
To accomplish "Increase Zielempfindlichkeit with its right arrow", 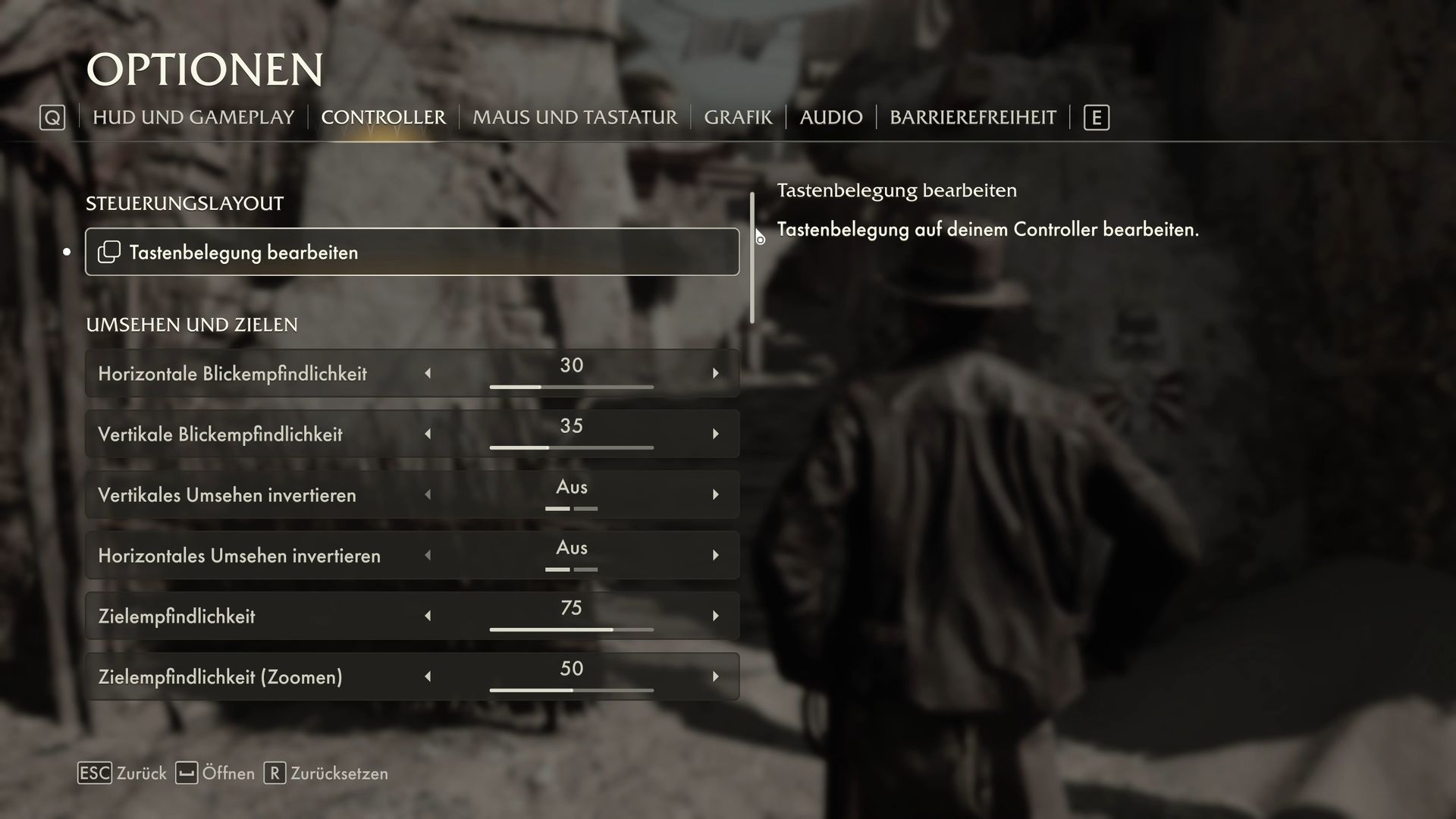I will tap(715, 616).
